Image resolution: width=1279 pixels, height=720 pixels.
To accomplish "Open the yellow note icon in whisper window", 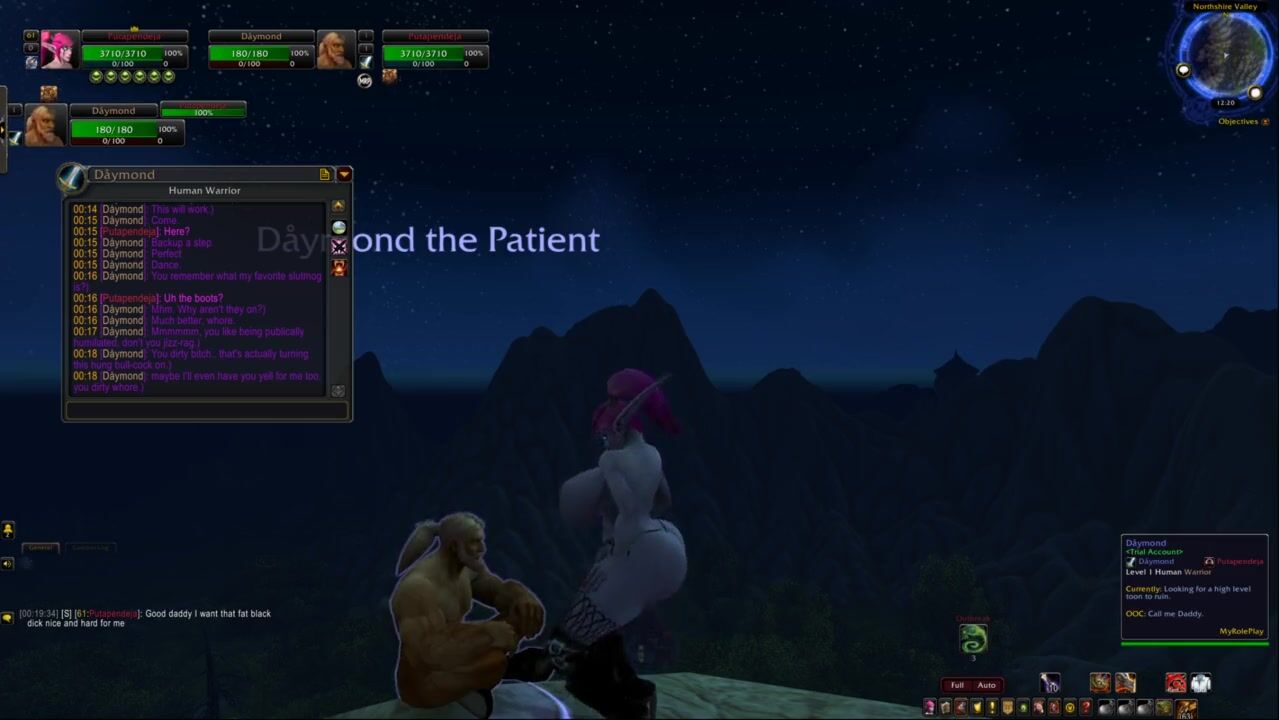I will click(325, 174).
